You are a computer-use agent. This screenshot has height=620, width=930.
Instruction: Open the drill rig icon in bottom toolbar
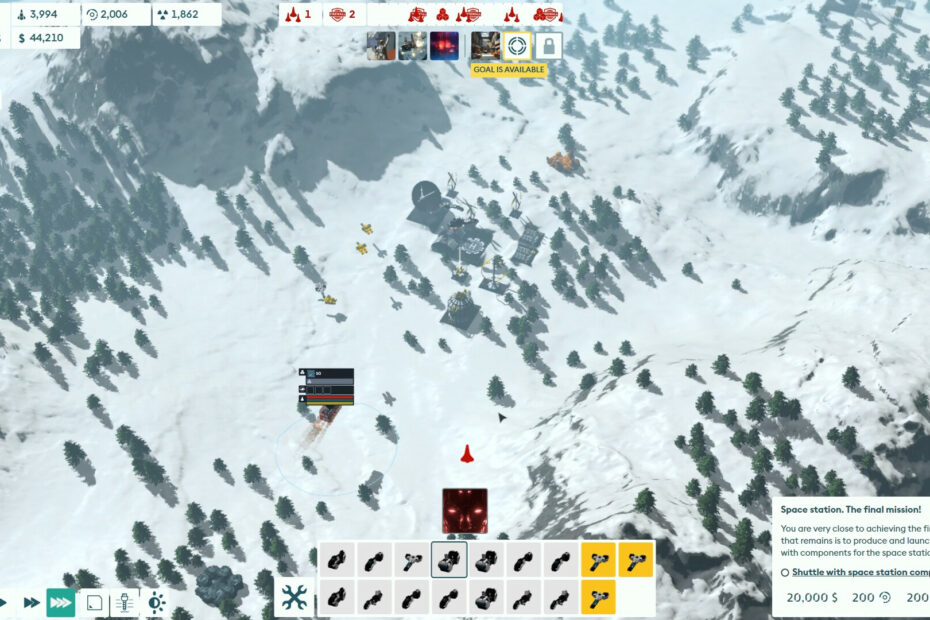[x=123, y=603]
